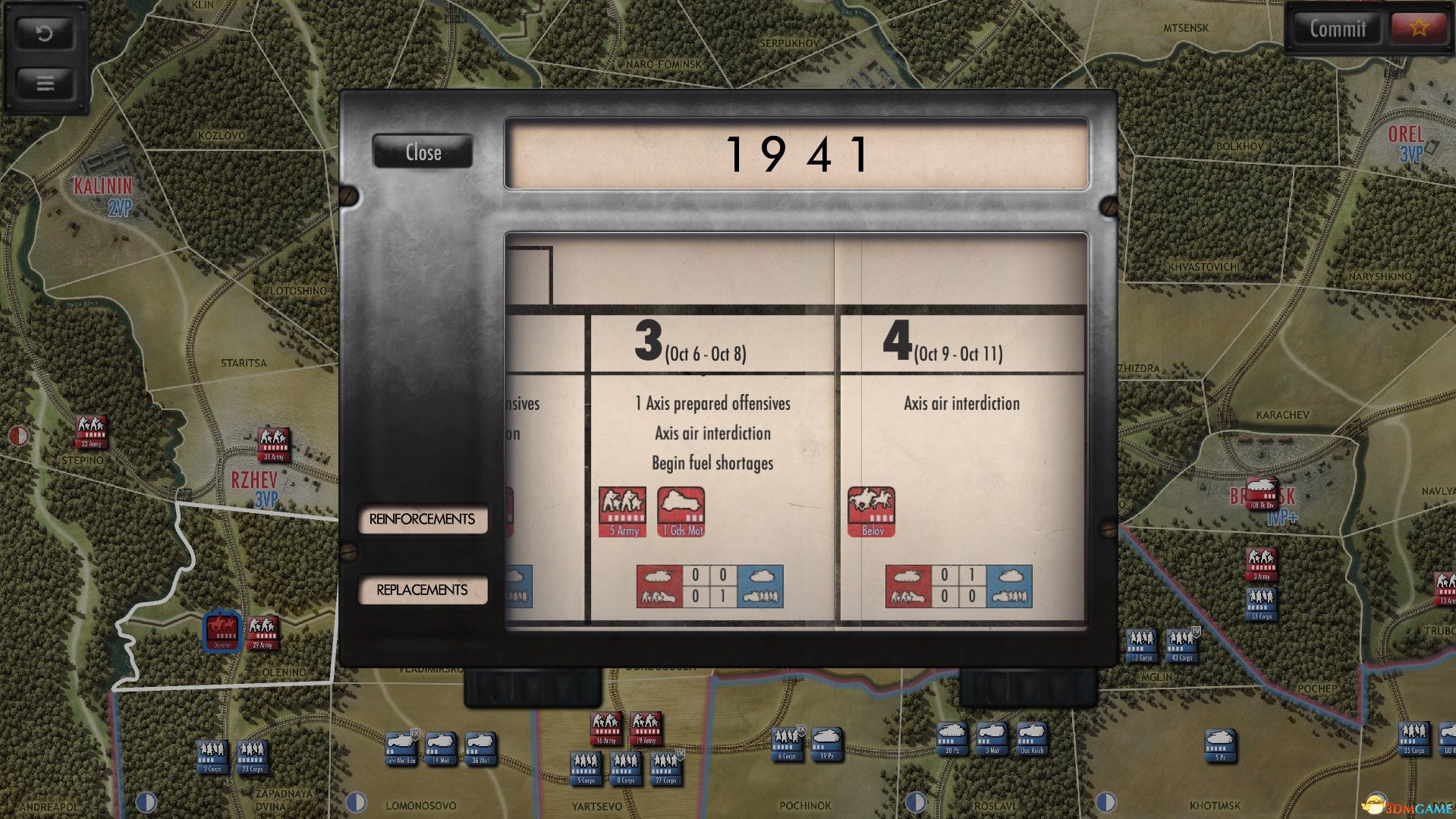The image size is (1456, 819).
Task: Open the hamburger menu below the undo button
Action: [x=46, y=83]
